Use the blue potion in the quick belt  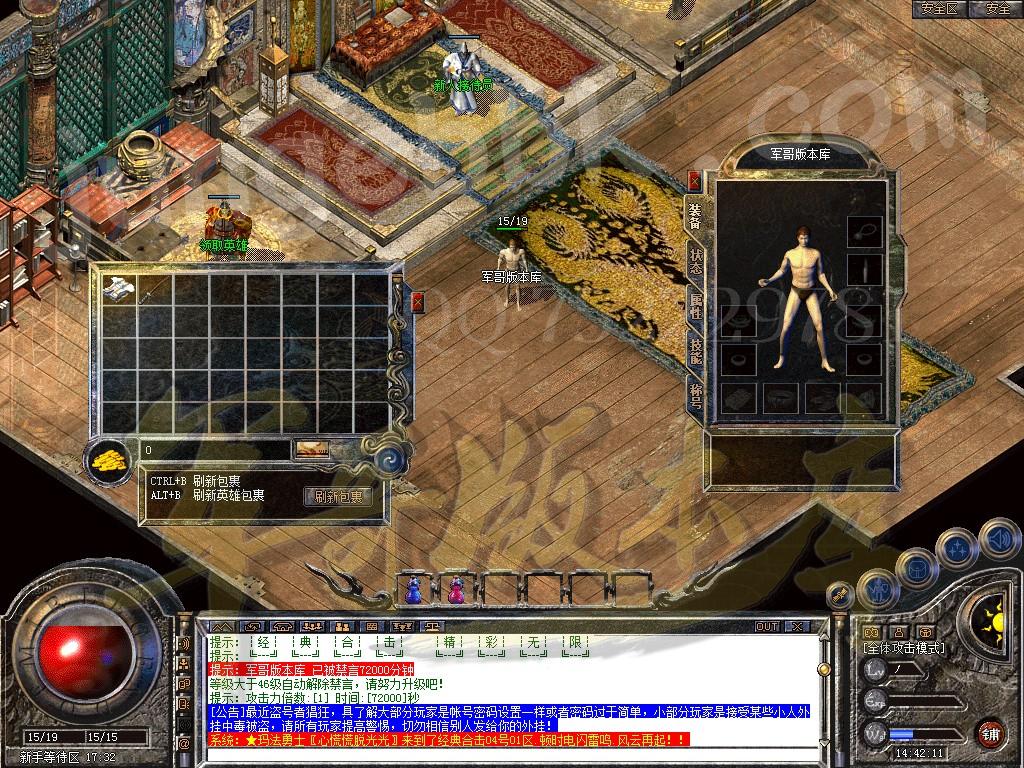(x=413, y=591)
